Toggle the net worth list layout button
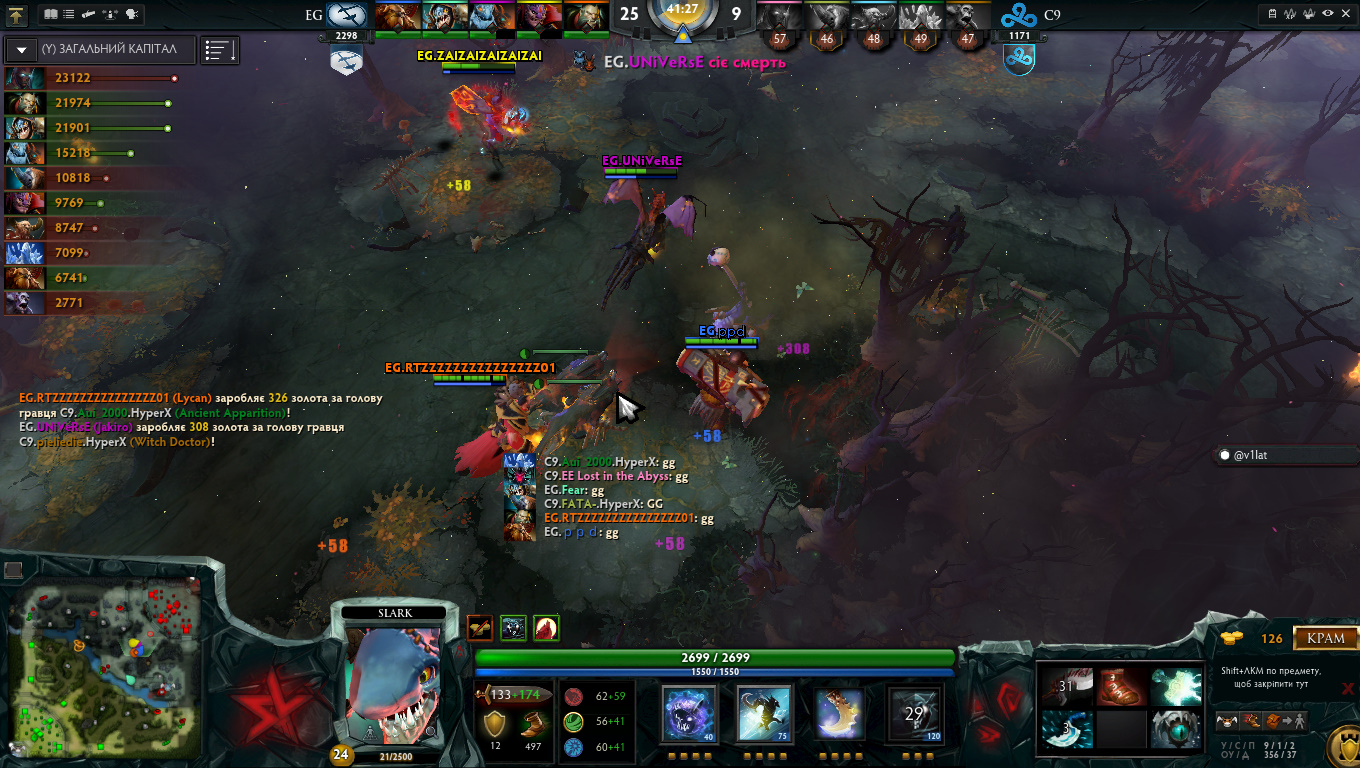 pos(219,50)
